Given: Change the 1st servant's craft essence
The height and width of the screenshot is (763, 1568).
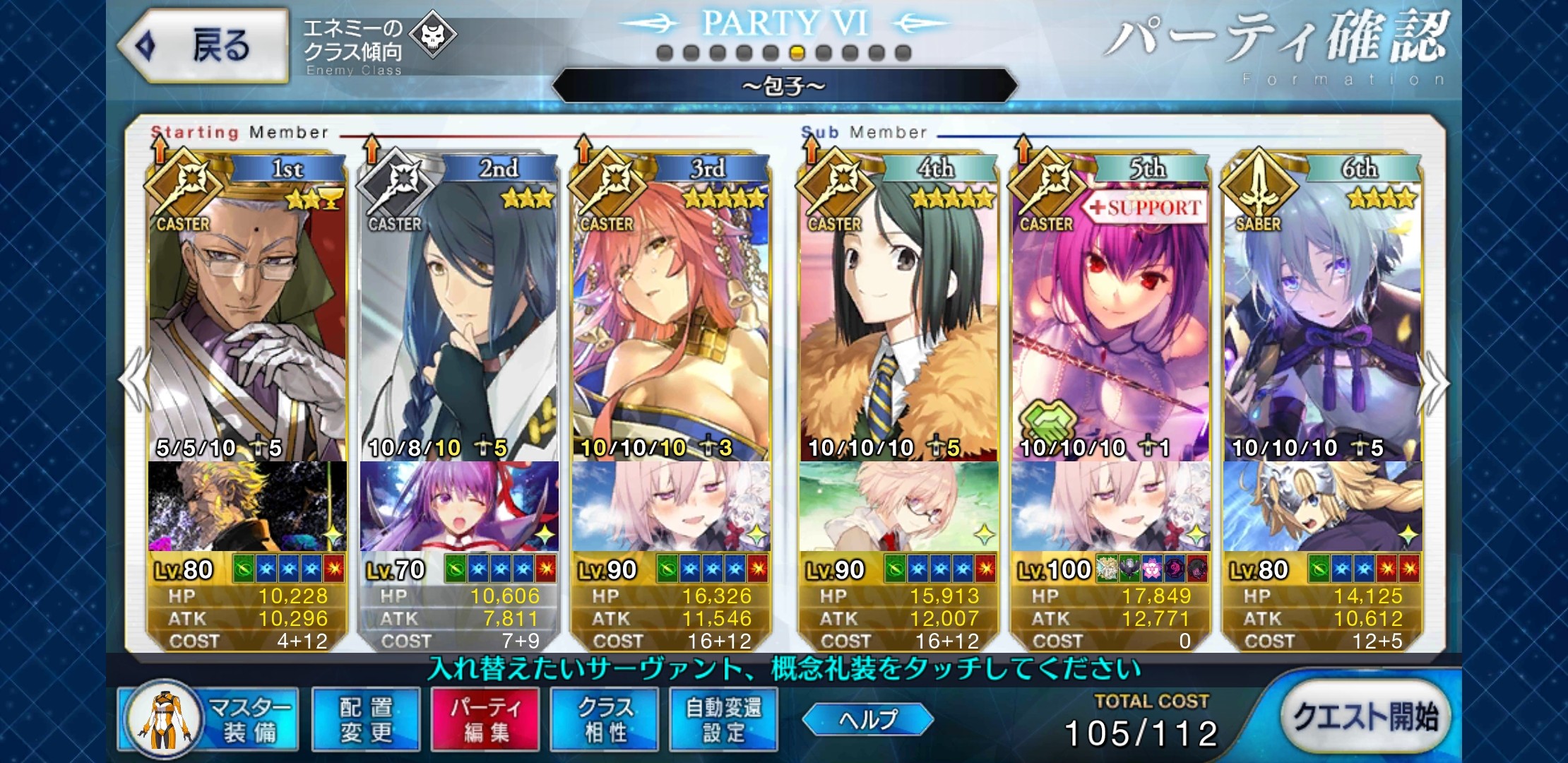Looking at the screenshot, I should [247, 506].
